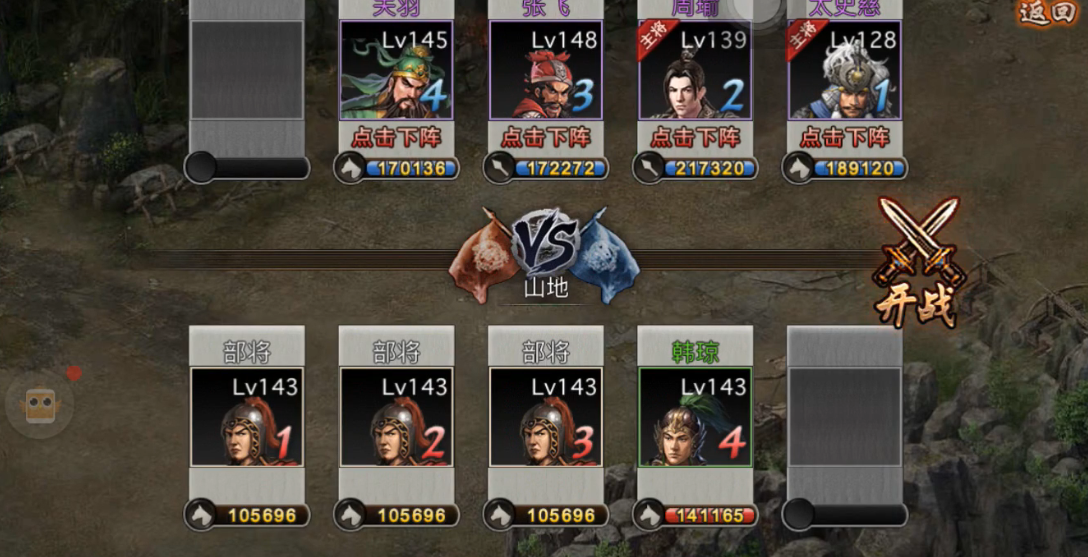This screenshot has height=557, width=1088.
Task: Open the robot face floating assistant icon
Action: tap(40, 404)
